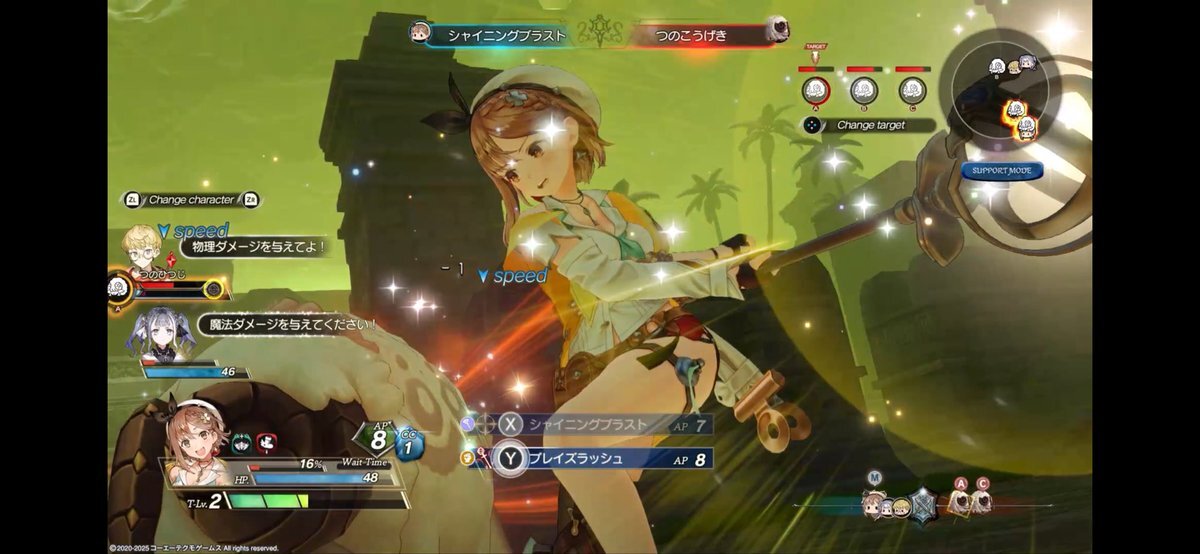Target enemy A with the red ring

tap(816, 90)
